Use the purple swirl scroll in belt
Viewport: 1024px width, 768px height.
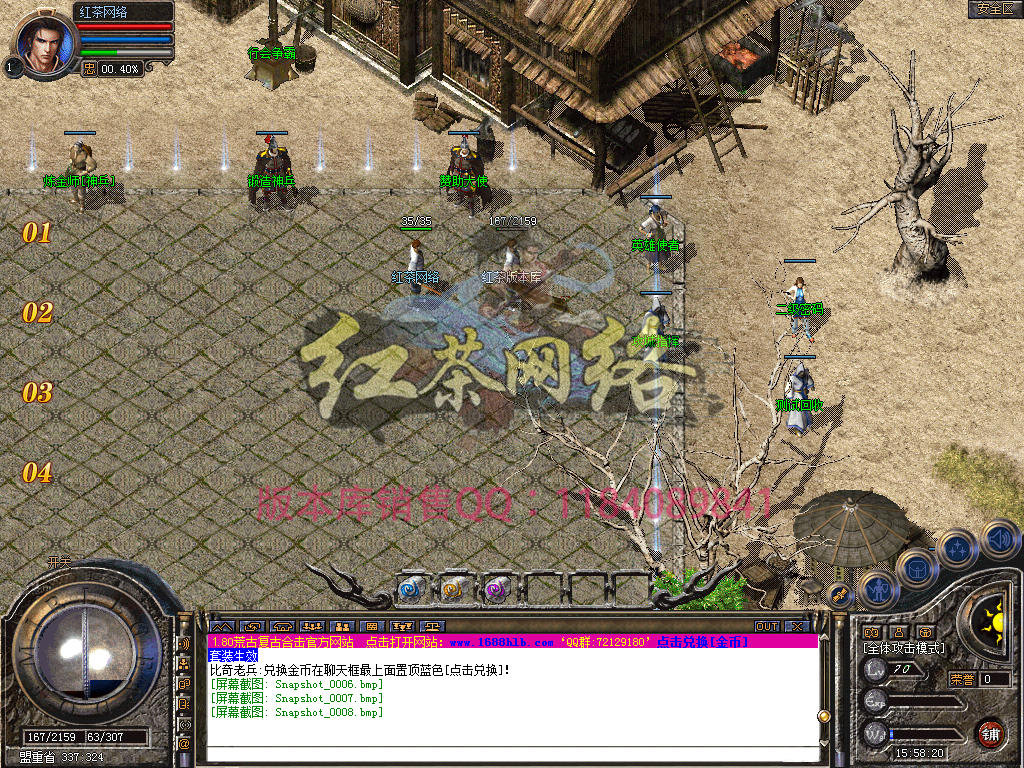coord(497,589)
